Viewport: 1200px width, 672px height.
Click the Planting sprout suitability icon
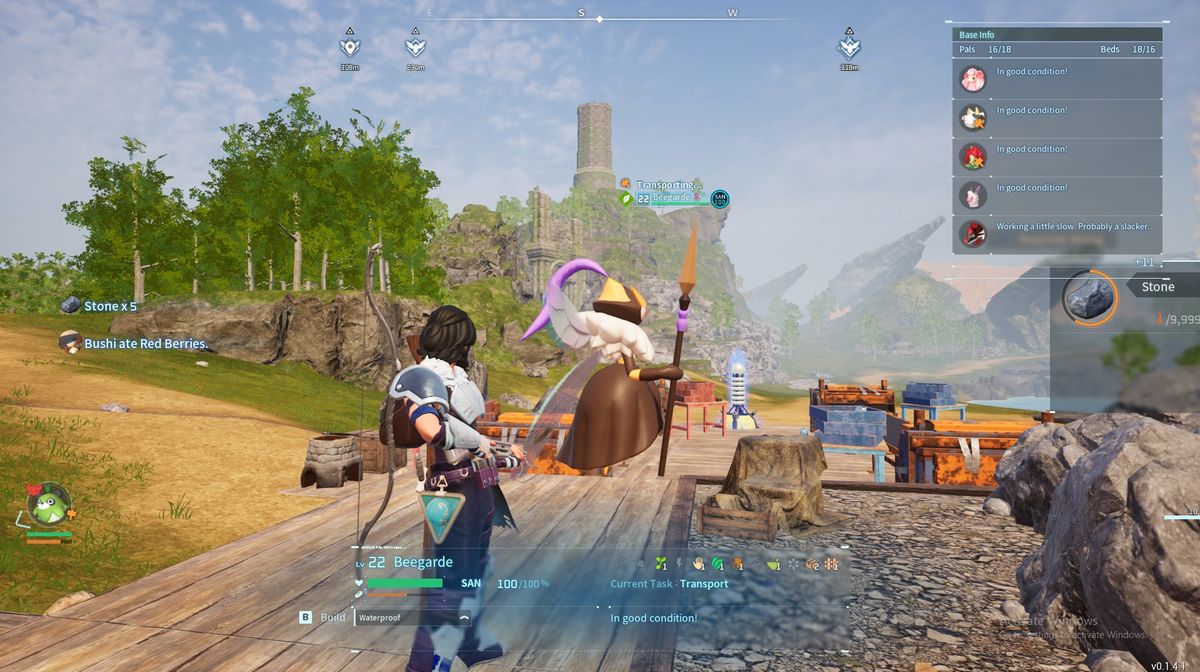(x=660, y=564)
